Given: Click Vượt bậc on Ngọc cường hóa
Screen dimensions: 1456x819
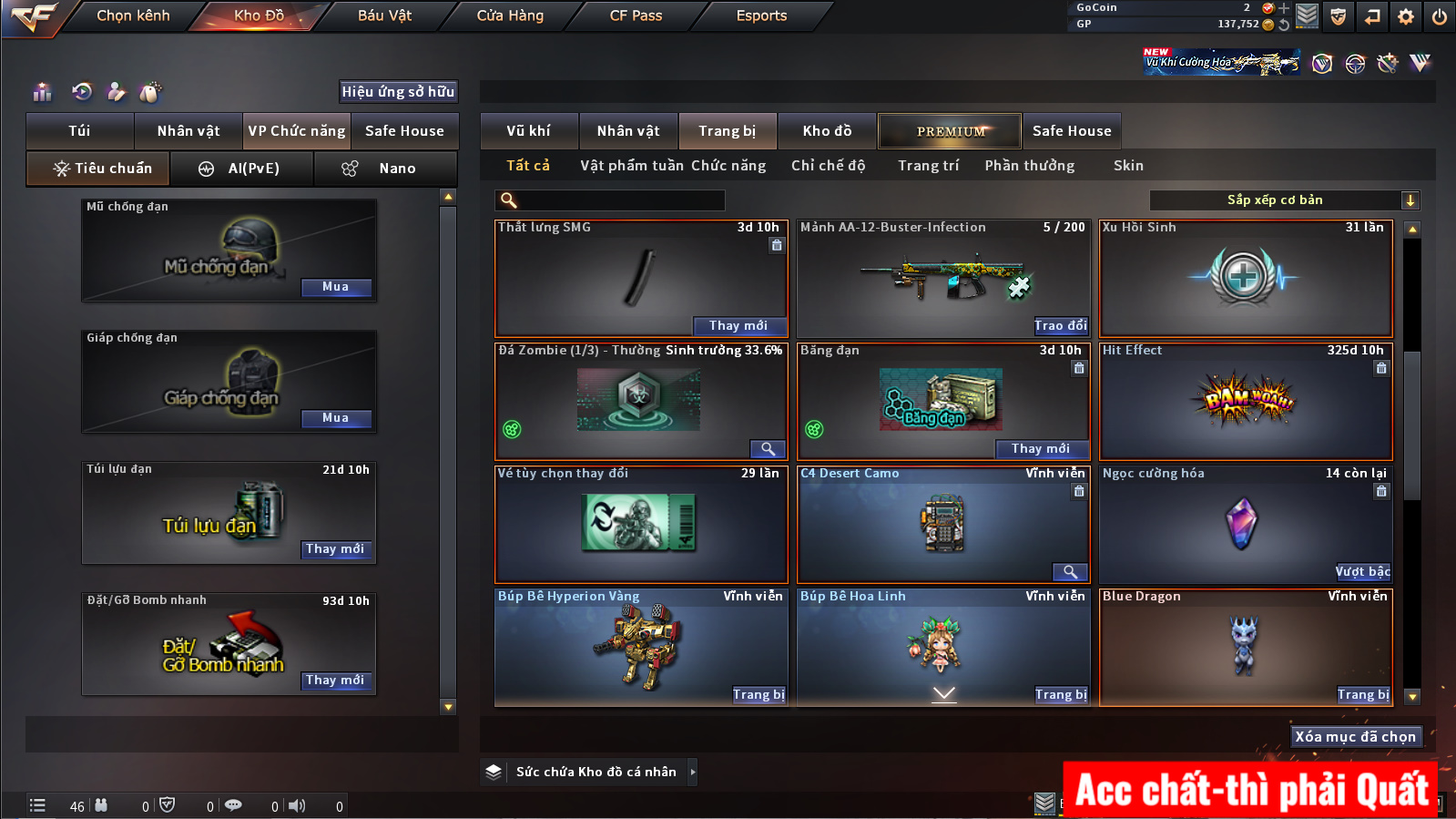Looking at the screenshot, I should [x=1362, y=572].
